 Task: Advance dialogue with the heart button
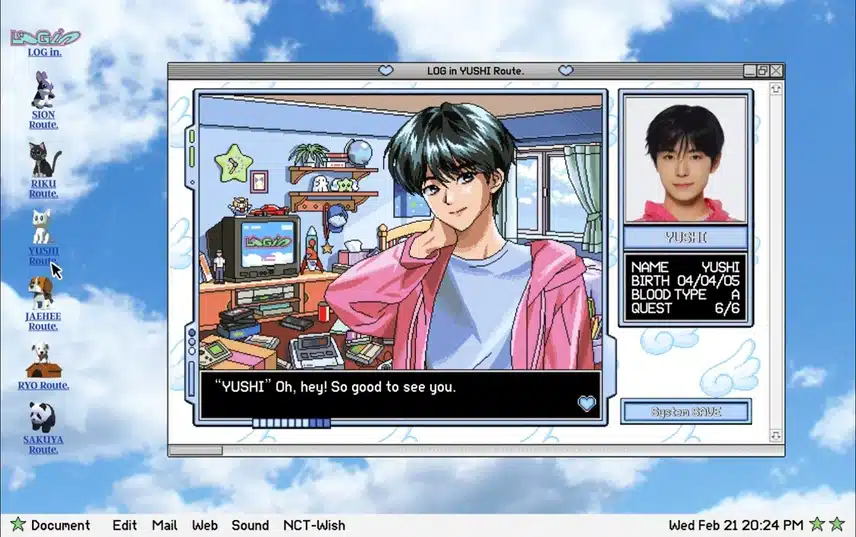click(587, 403)
